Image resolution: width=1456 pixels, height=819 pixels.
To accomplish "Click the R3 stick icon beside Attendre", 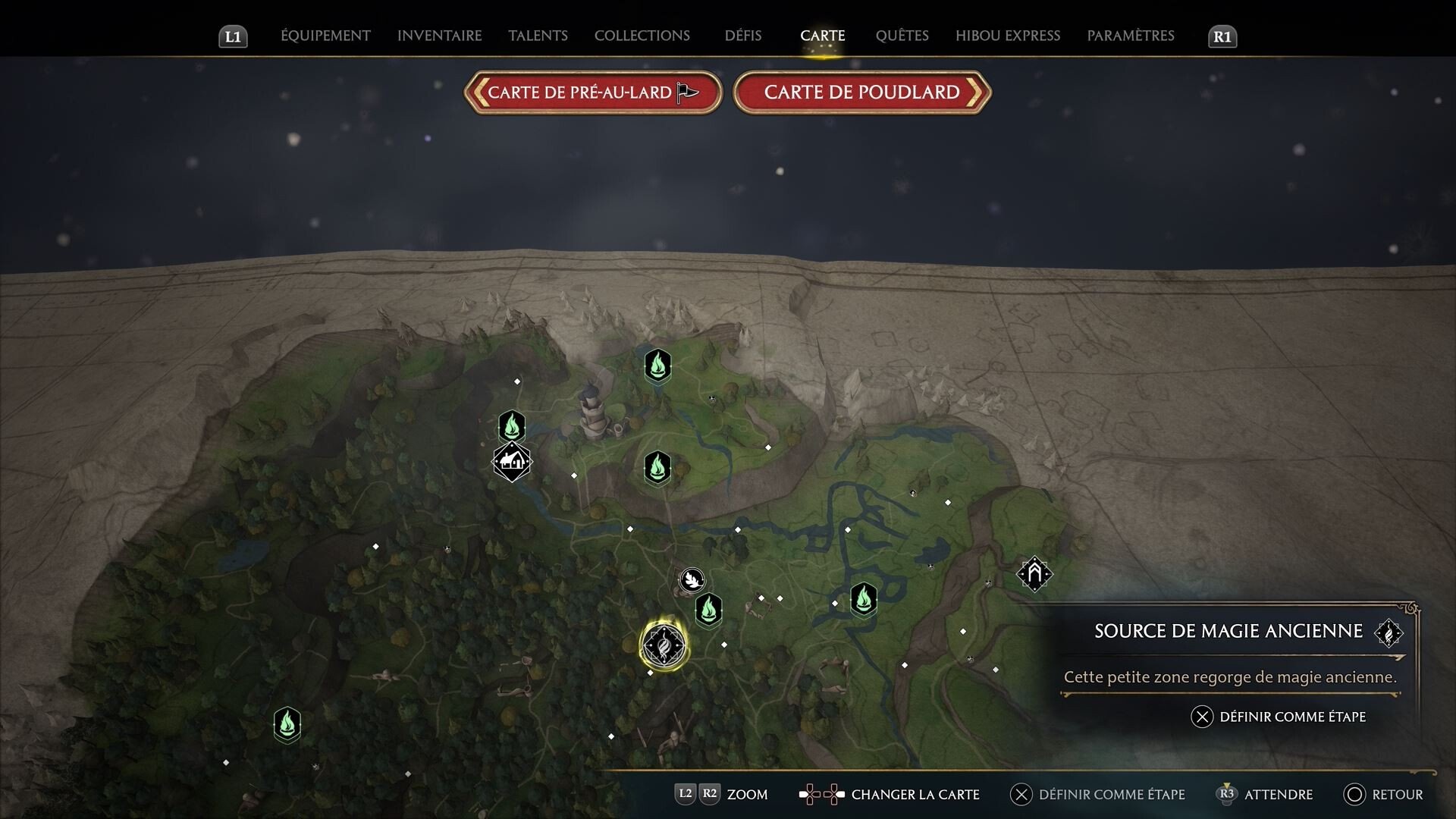I will click(x=1227, y=795).
